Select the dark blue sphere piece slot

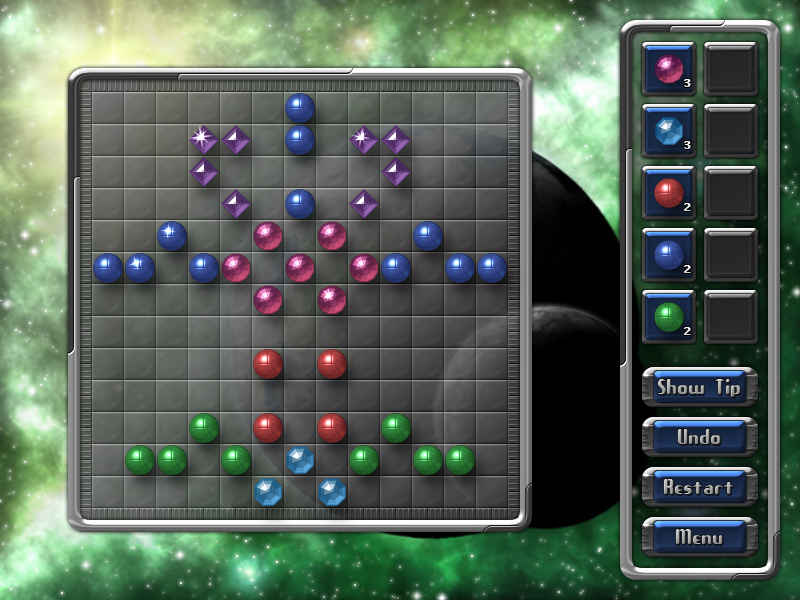[x=668, y=254]
